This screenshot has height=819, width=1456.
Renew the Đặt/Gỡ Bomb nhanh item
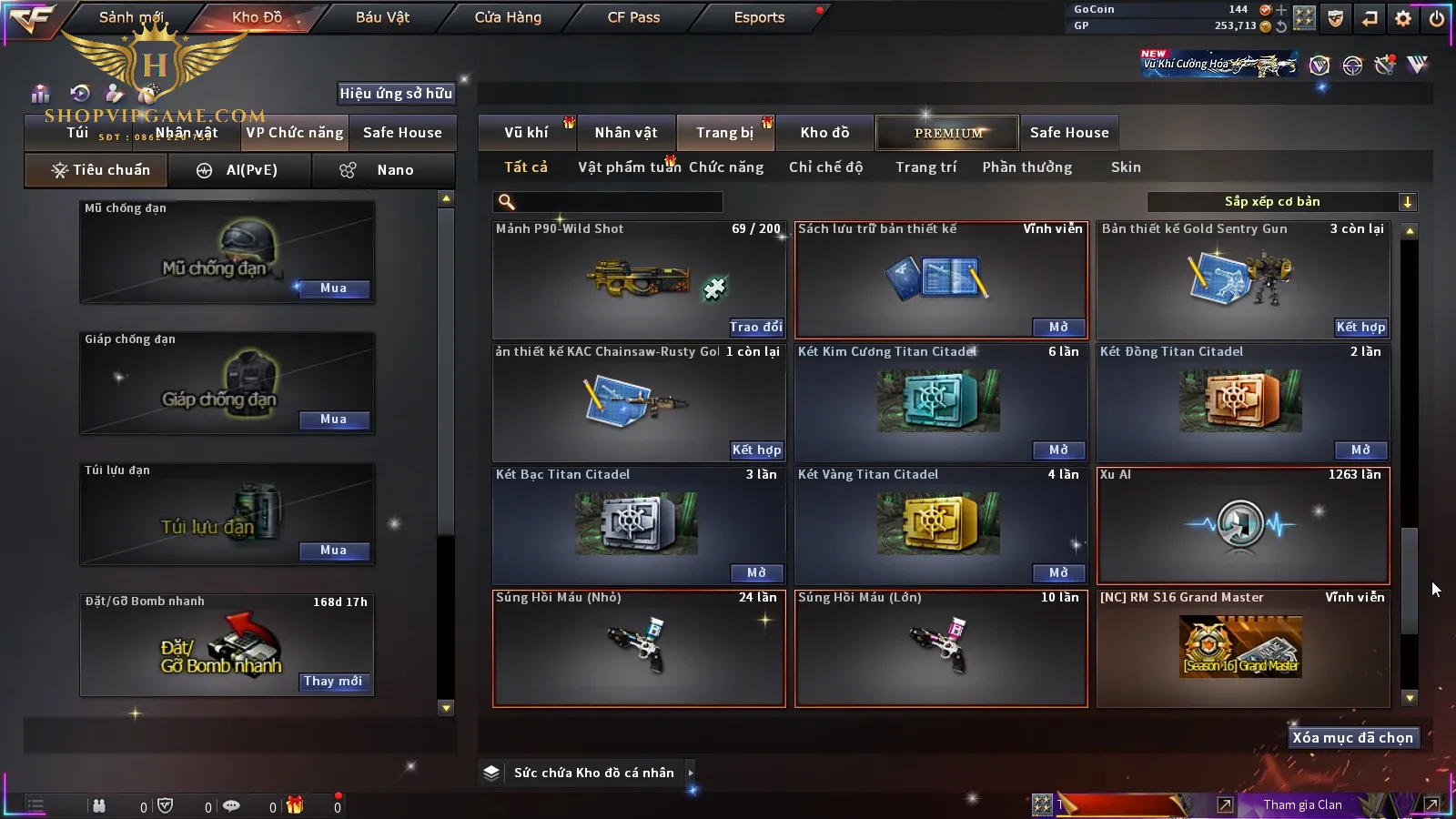pos(333,682)
